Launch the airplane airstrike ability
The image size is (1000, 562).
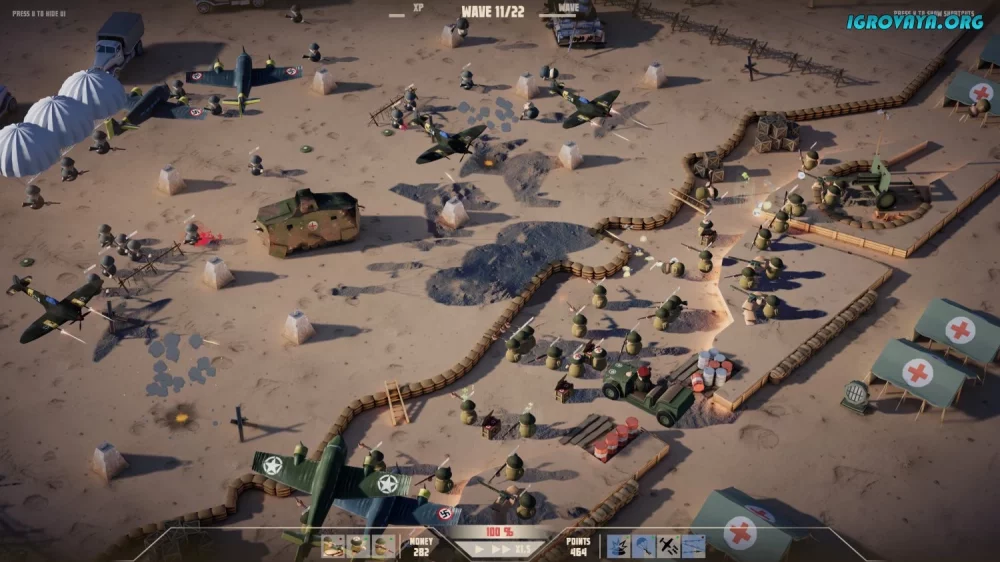669,546
